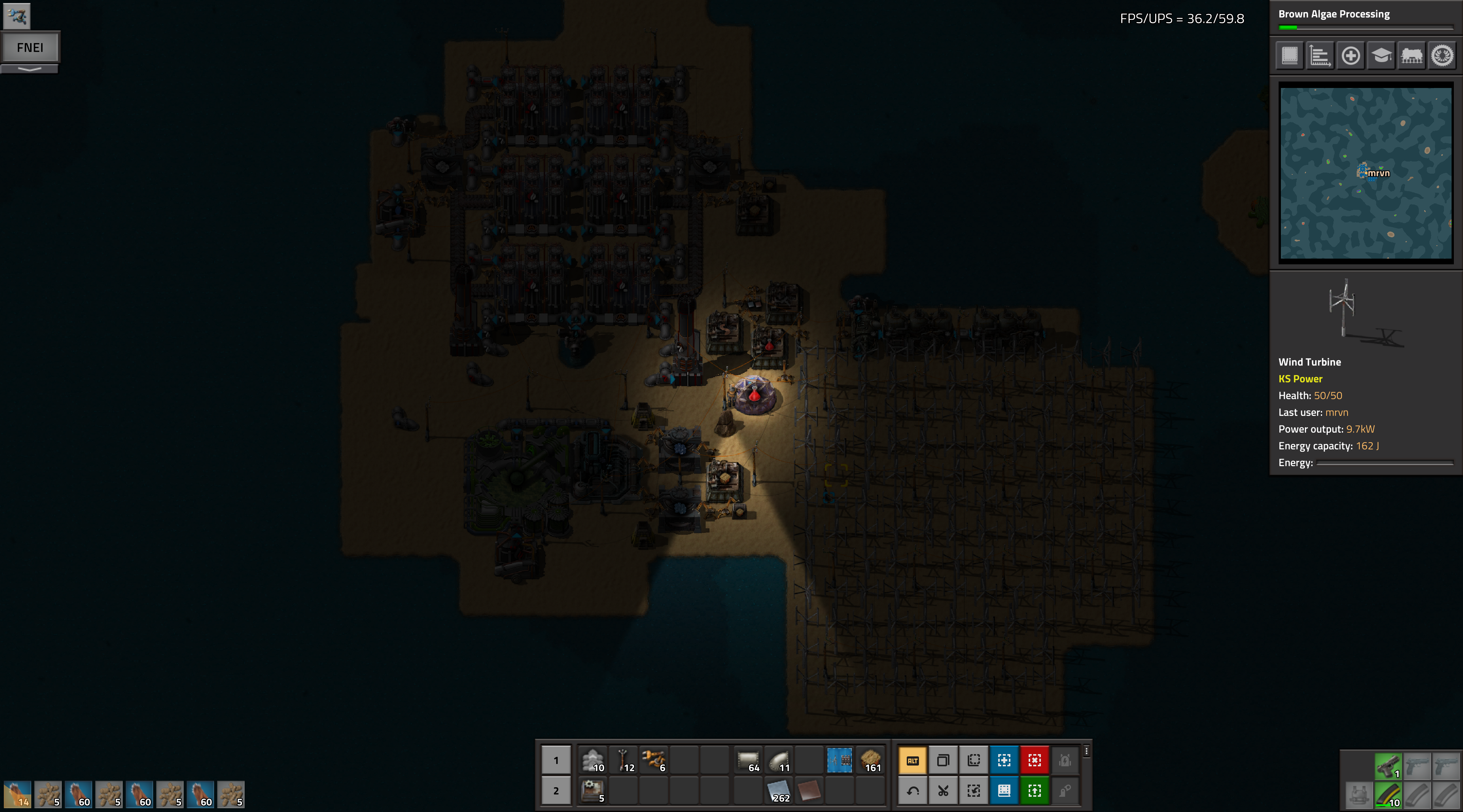
Task: Open the achievements laurel gear button
Action: [1442, 56]
